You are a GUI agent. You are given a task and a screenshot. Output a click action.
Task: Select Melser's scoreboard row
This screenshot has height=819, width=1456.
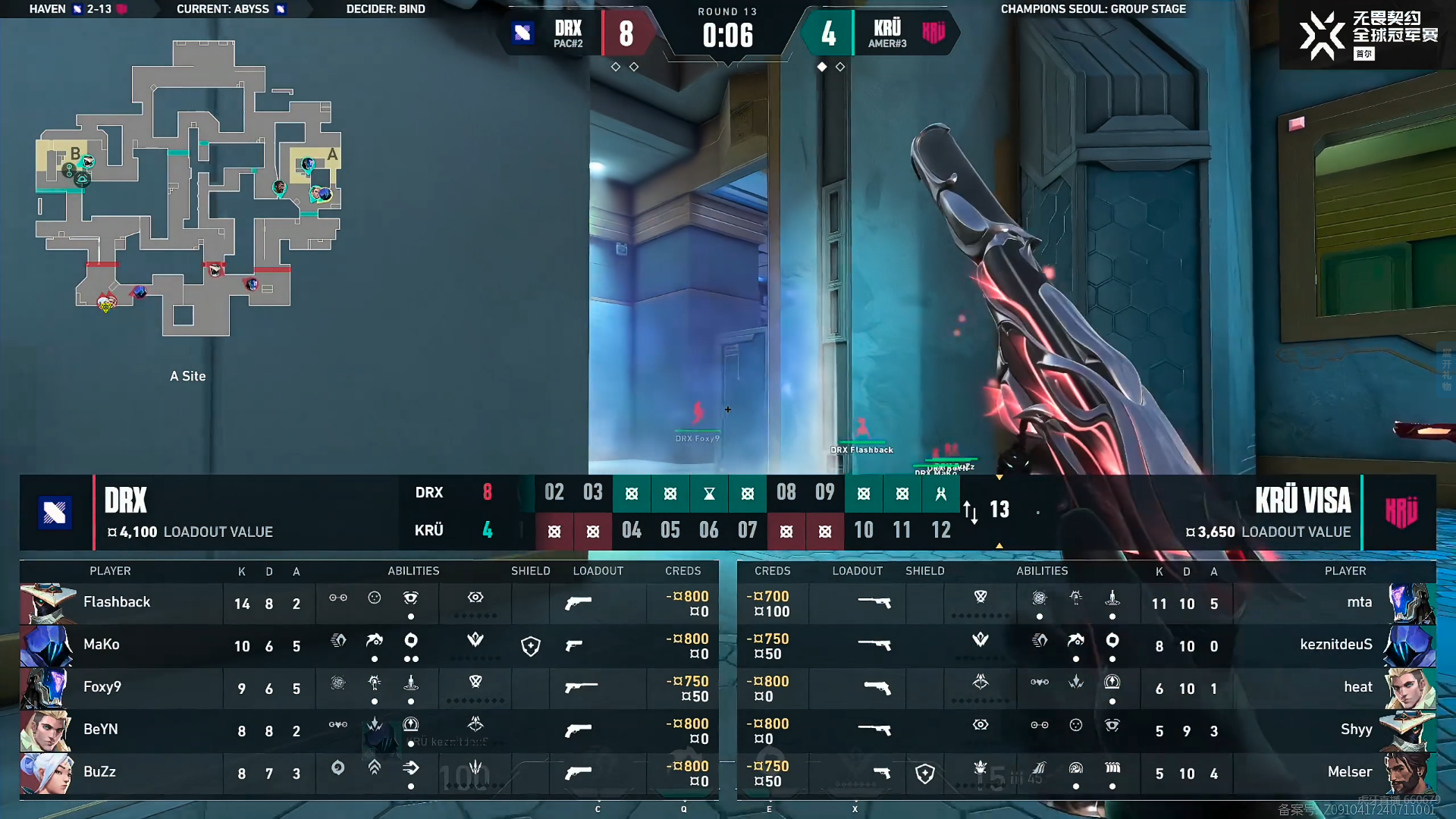[1086, 773]
